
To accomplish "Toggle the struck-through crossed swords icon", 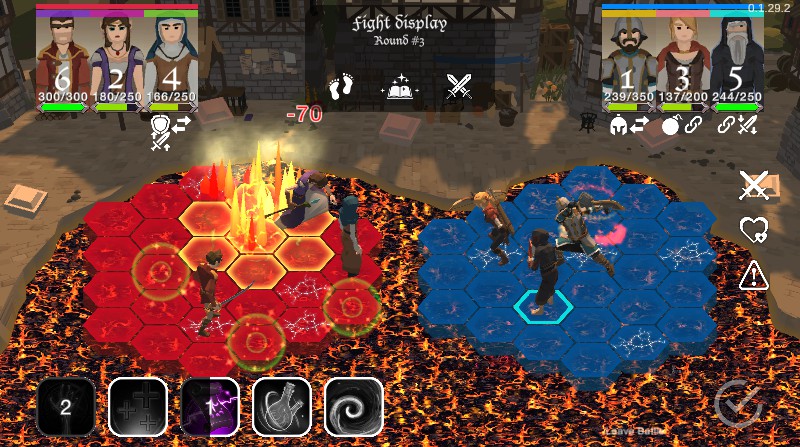I will [753, 184].
